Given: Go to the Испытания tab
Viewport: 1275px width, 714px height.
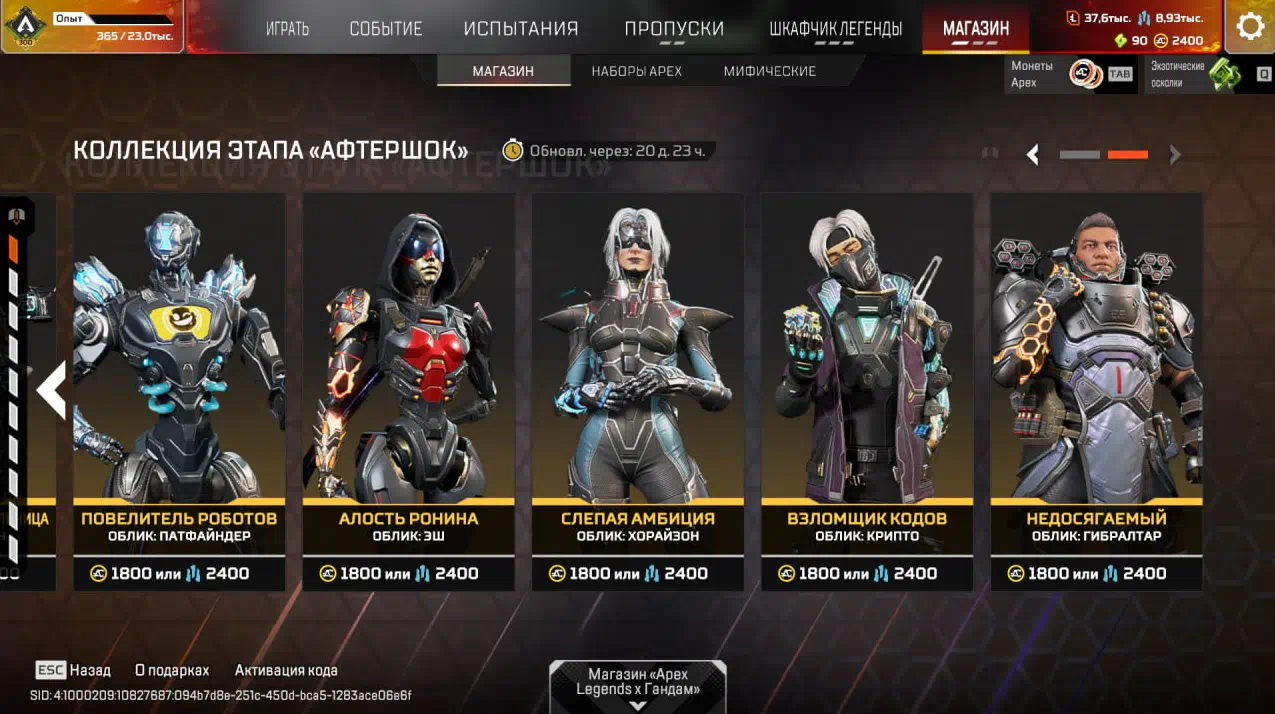Looking at the screenshot, I should click(521, 29).
